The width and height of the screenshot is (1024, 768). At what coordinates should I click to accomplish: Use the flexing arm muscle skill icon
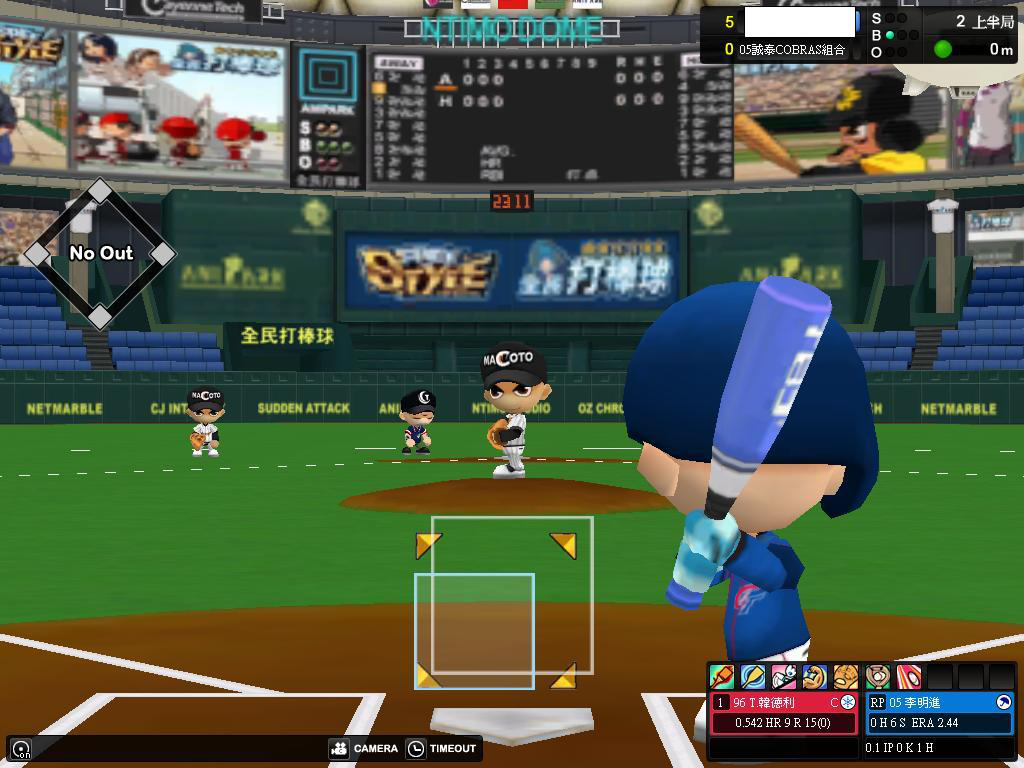click(x=815, y=677)
